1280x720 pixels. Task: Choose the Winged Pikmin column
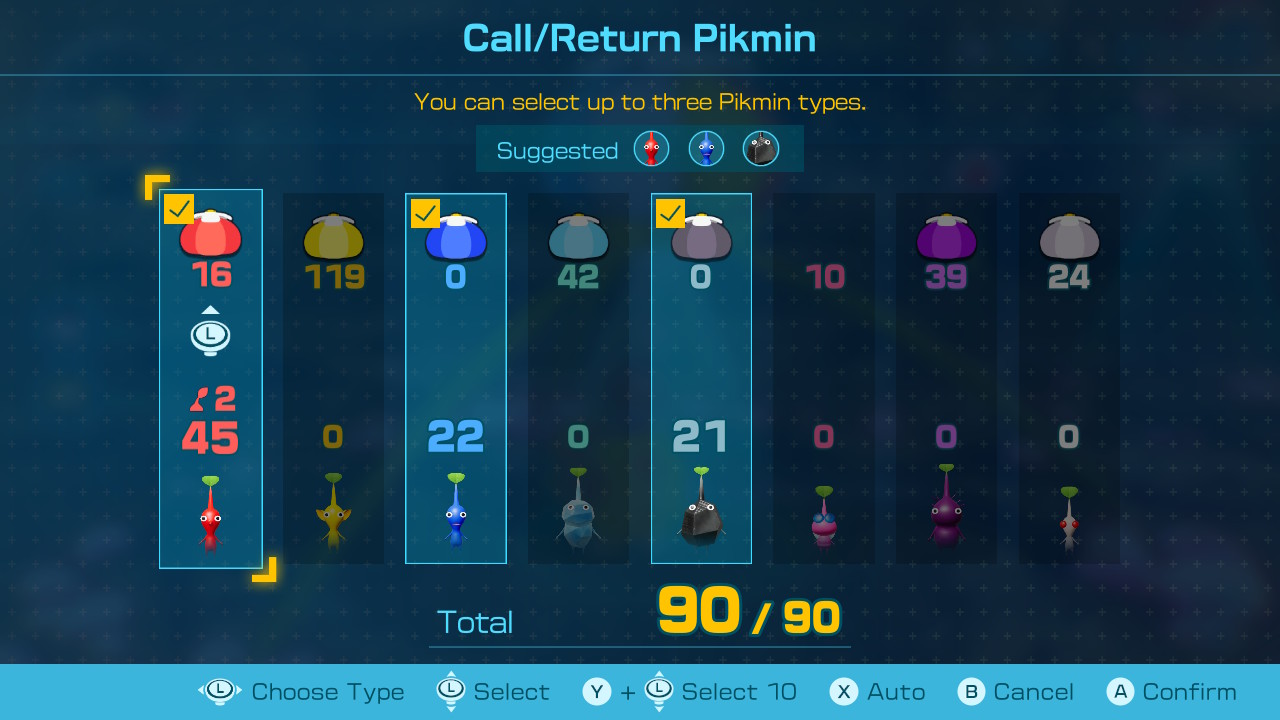pyautogui.click(x=824, y=378)
